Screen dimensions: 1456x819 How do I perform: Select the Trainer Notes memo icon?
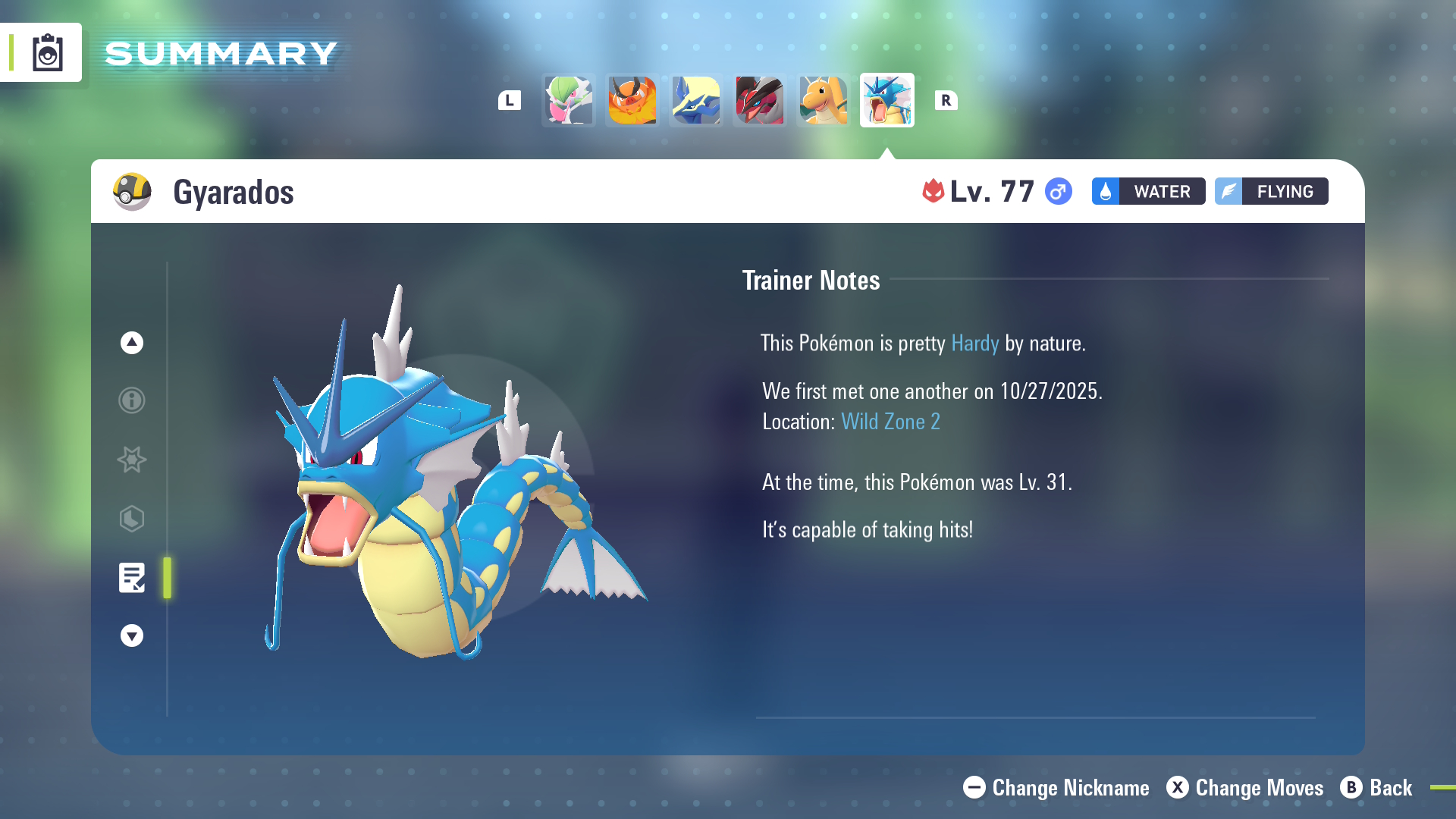tap(131, 578)
